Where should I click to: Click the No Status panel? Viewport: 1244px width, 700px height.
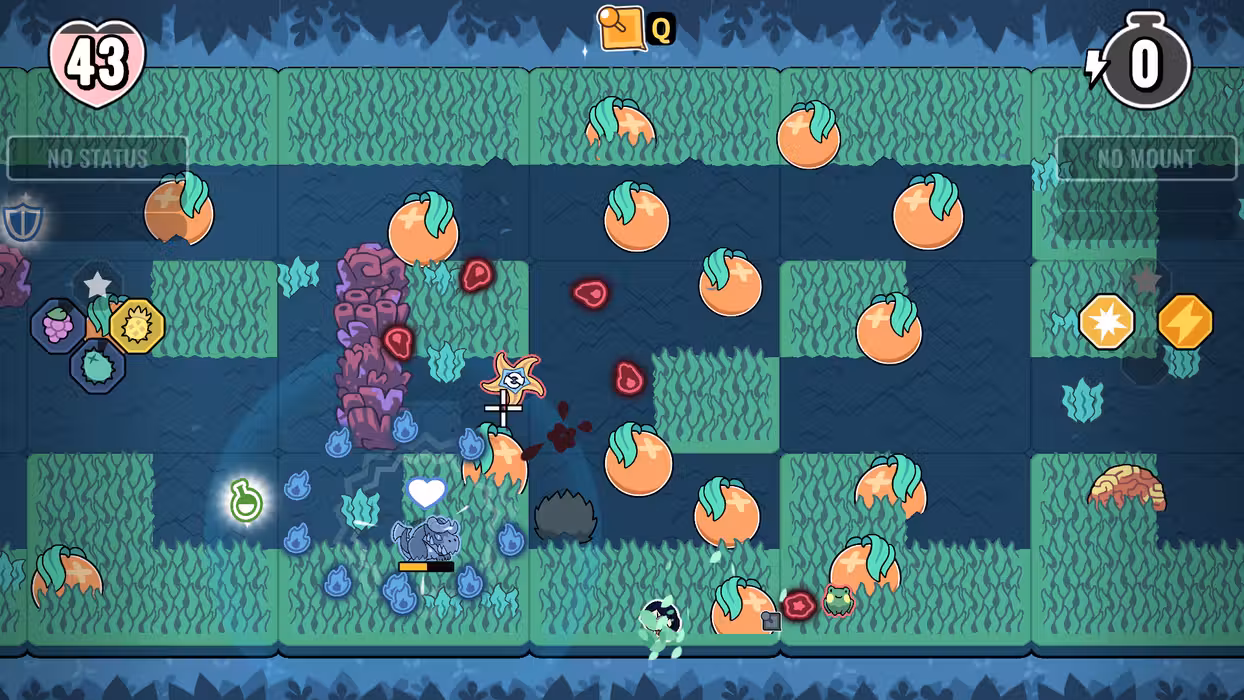click(x=97, y=158)
